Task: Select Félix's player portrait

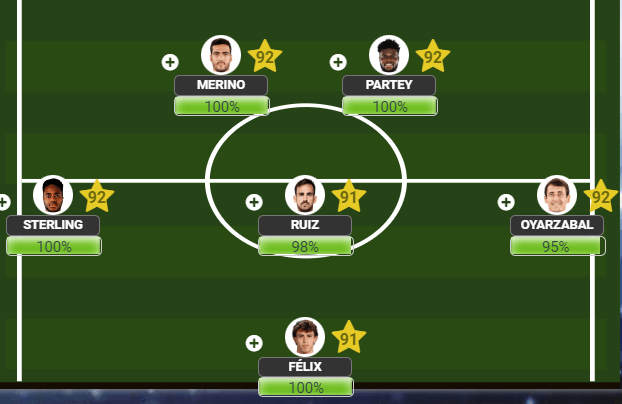Action: (x=305, y=337)
